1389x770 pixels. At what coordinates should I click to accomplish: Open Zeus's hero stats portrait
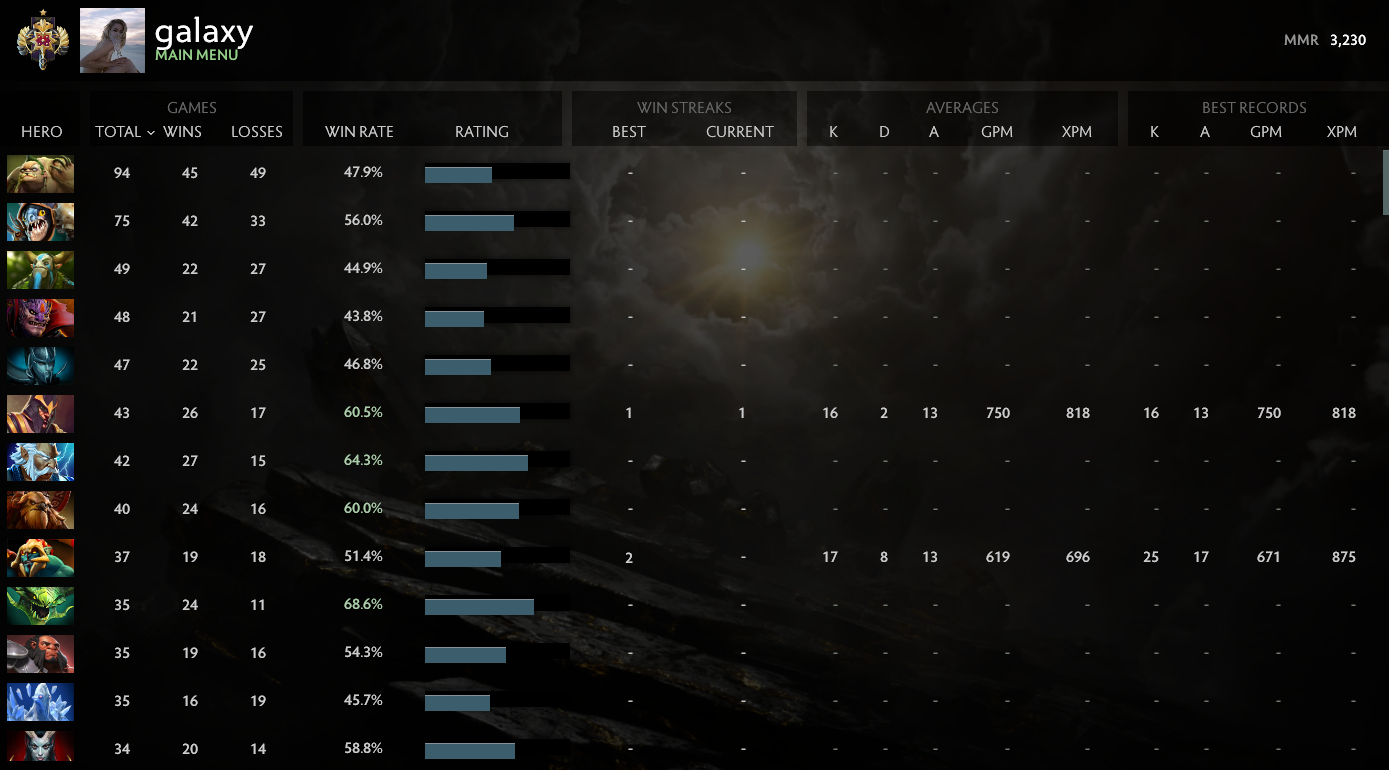point(40,461)
